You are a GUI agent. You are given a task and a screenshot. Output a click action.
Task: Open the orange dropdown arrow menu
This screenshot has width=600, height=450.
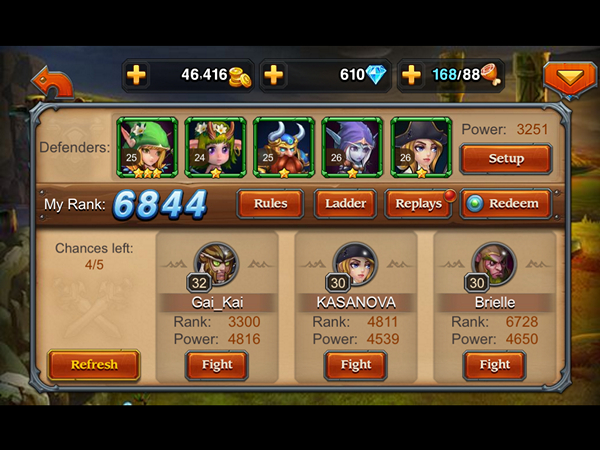coord(568,78)
